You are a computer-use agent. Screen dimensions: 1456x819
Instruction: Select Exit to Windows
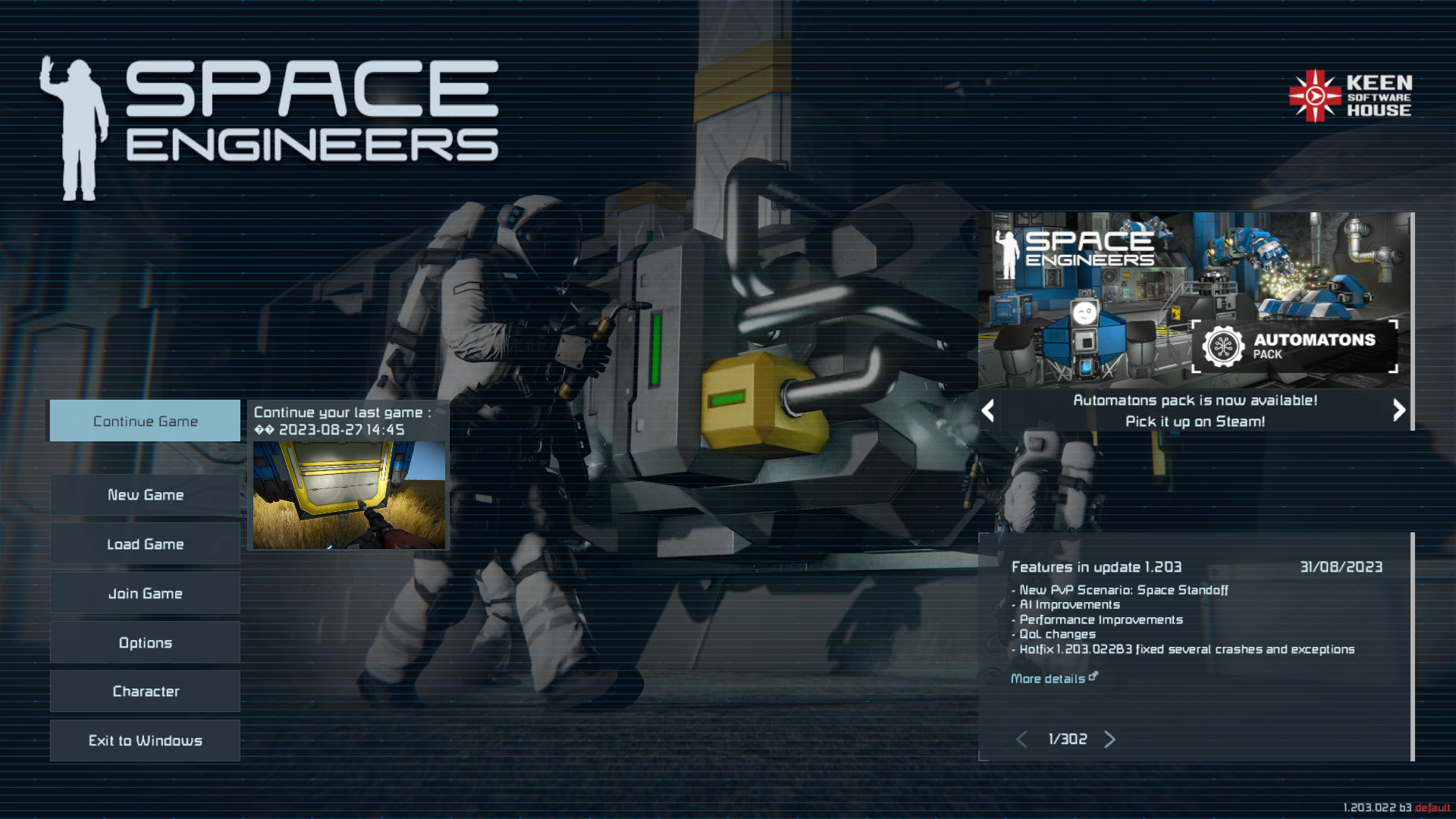[x=145, y=741]
